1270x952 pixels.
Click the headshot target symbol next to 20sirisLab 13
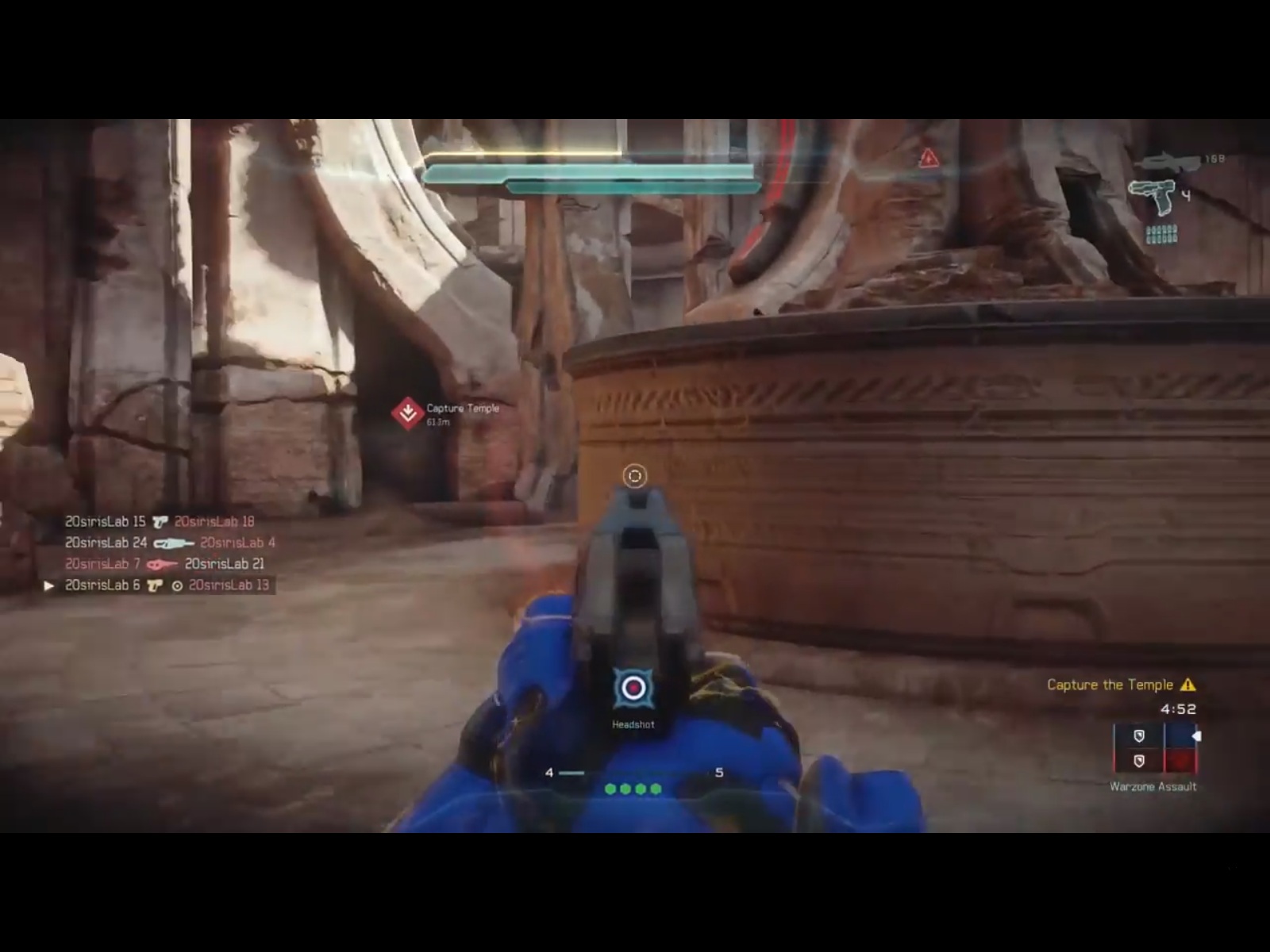point(178,585)
